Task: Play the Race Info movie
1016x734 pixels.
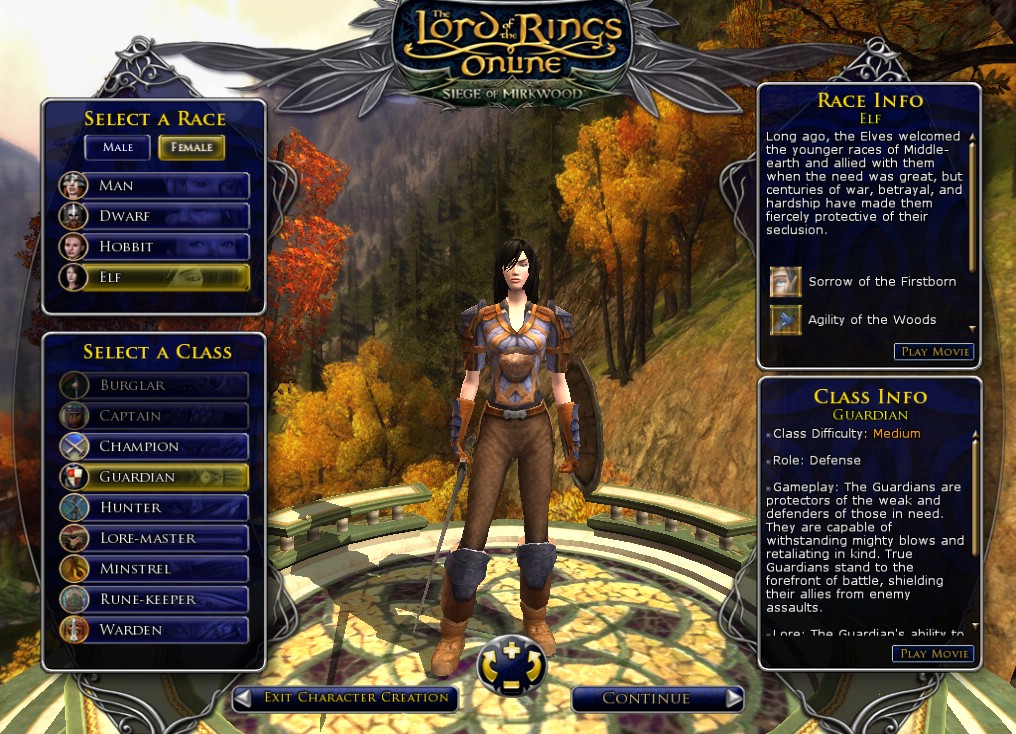Action: pos(933,352)
